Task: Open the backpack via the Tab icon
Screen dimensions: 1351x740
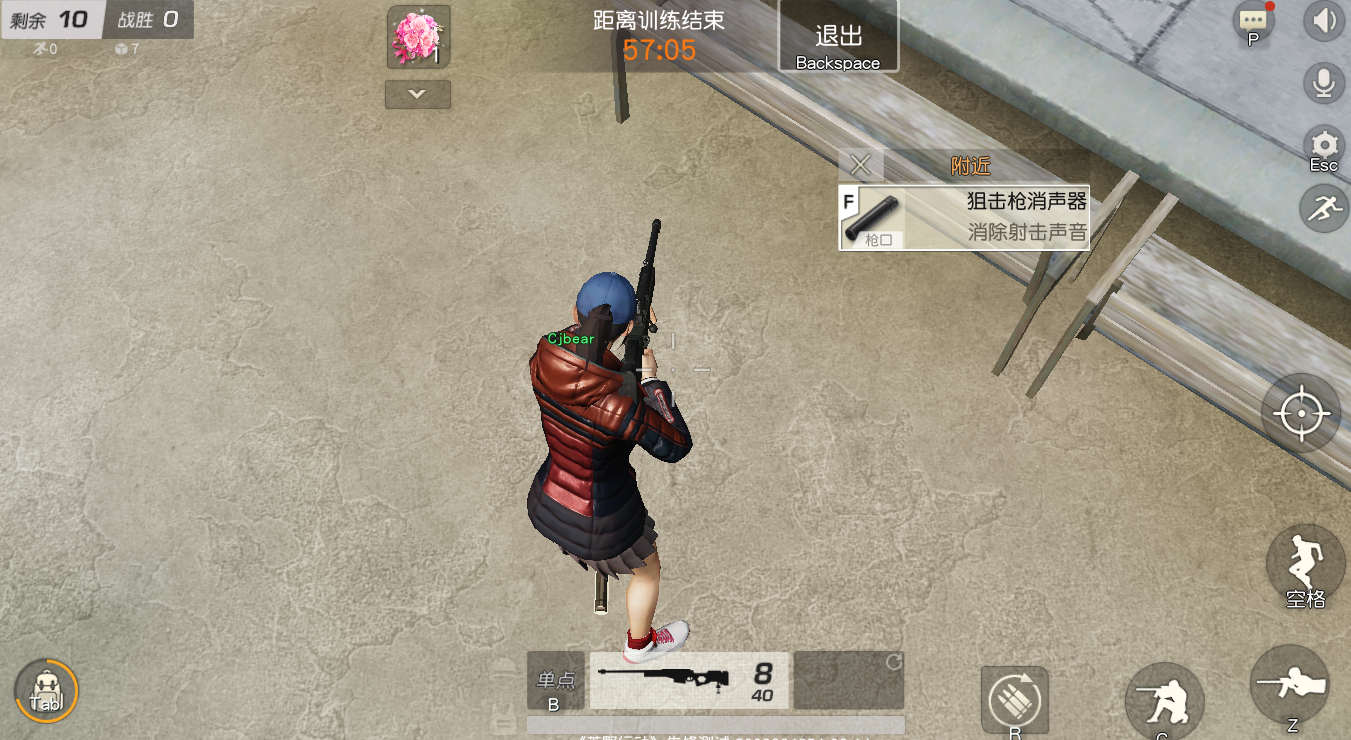Action: pos(44,689)
